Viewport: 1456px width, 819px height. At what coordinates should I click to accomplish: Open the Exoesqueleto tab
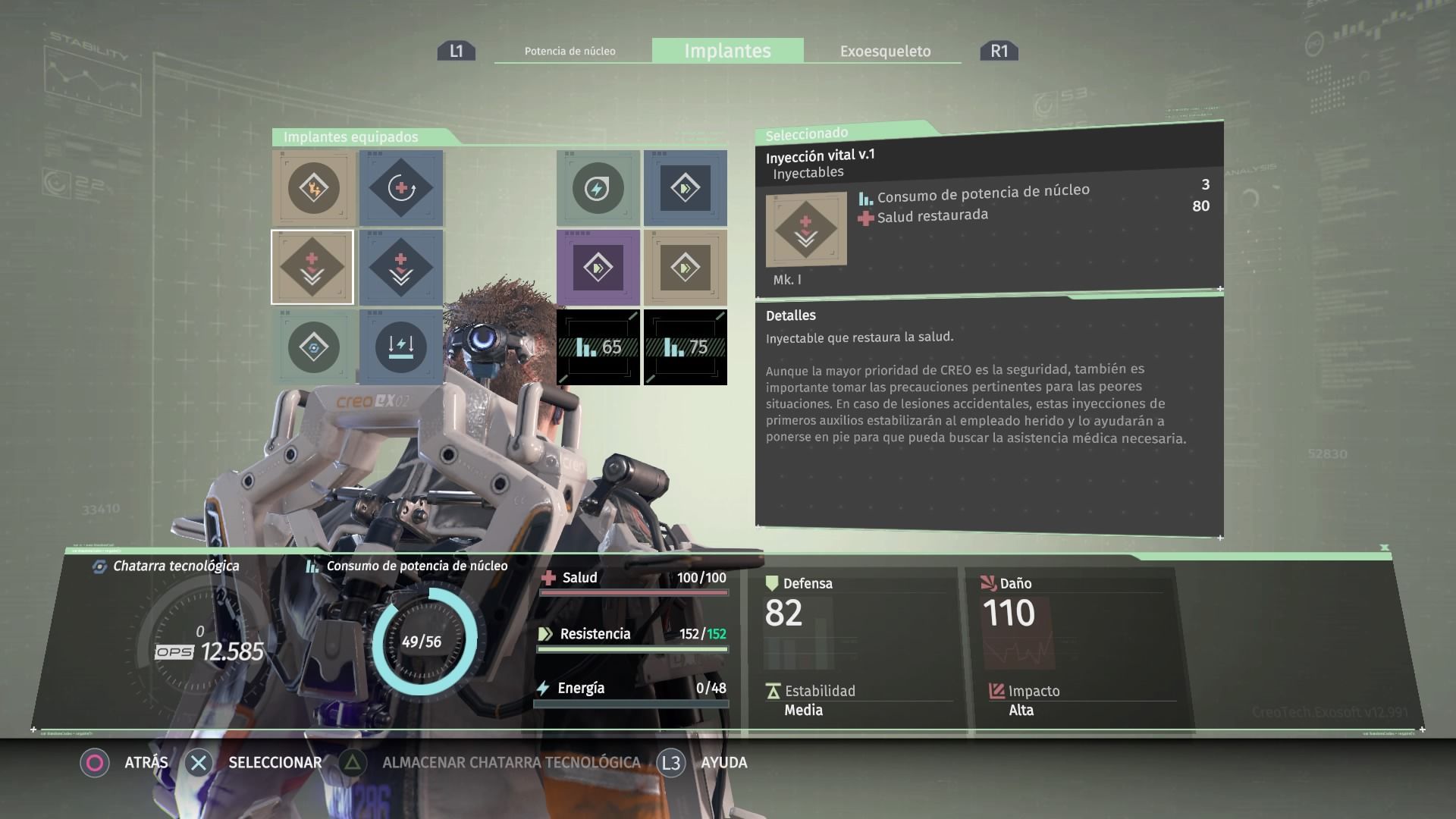coord(885,51)
